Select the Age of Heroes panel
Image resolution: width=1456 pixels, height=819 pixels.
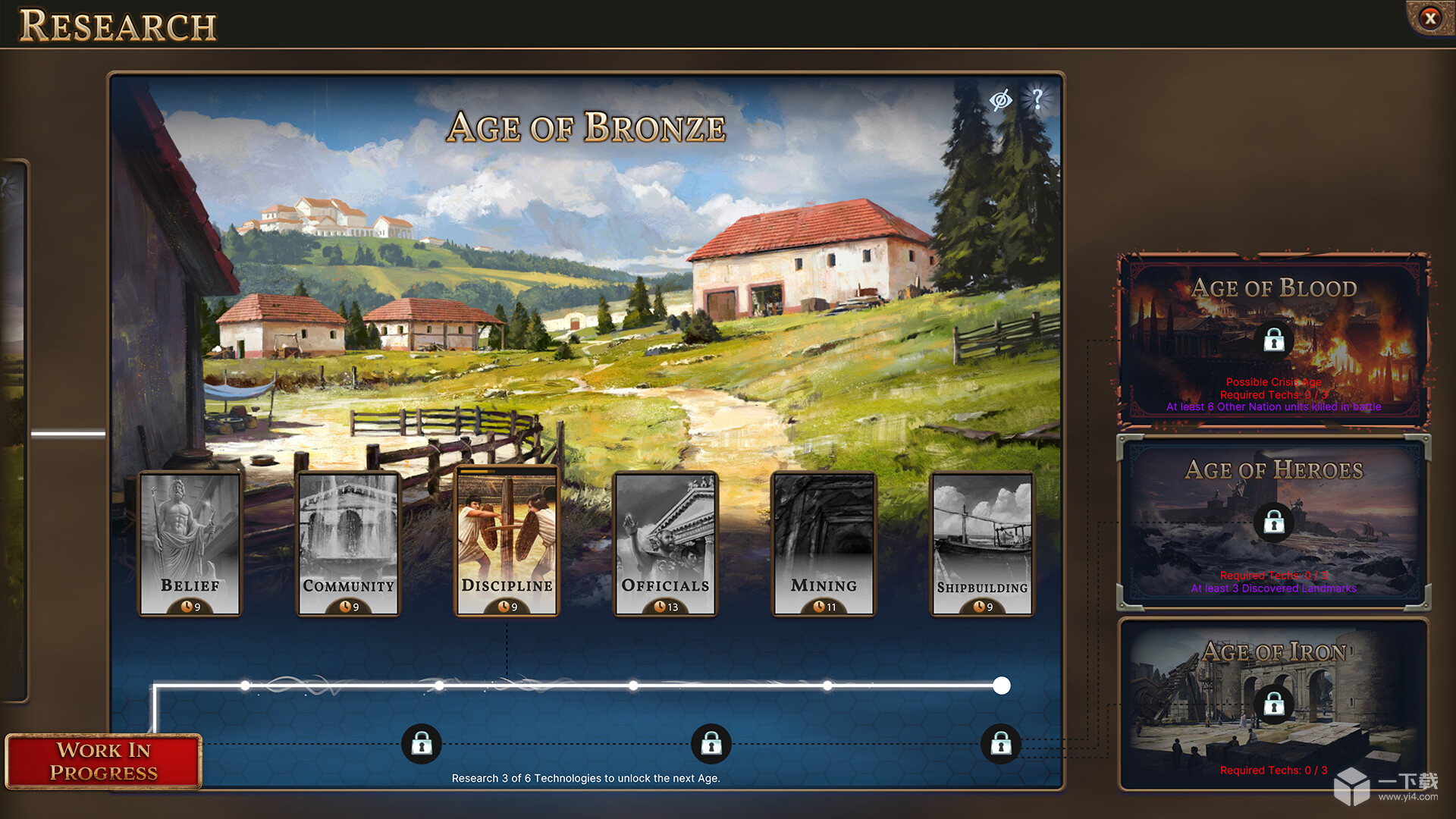point(1273,522)
